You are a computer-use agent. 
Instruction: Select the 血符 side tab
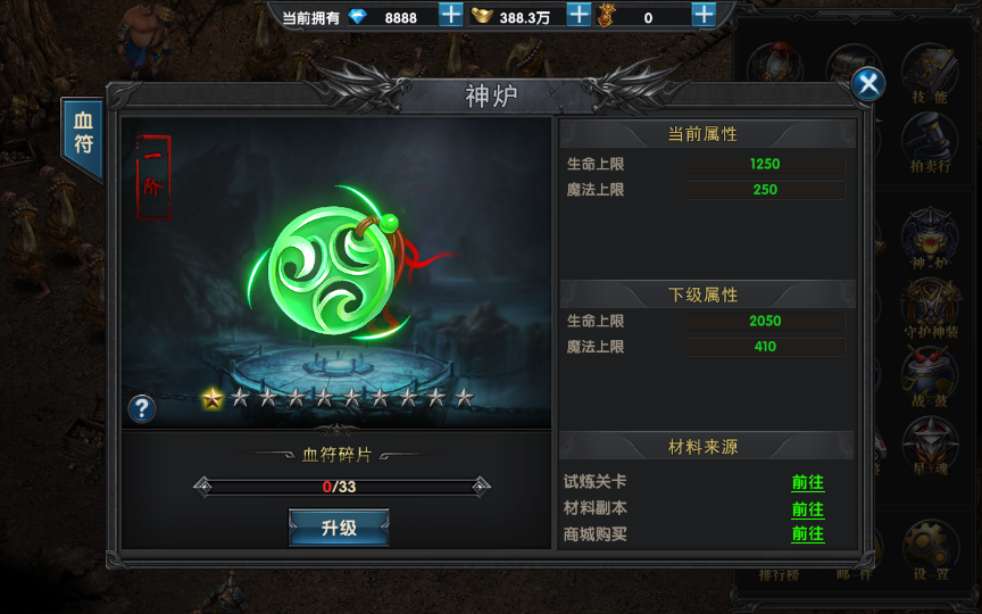[84, 135]
